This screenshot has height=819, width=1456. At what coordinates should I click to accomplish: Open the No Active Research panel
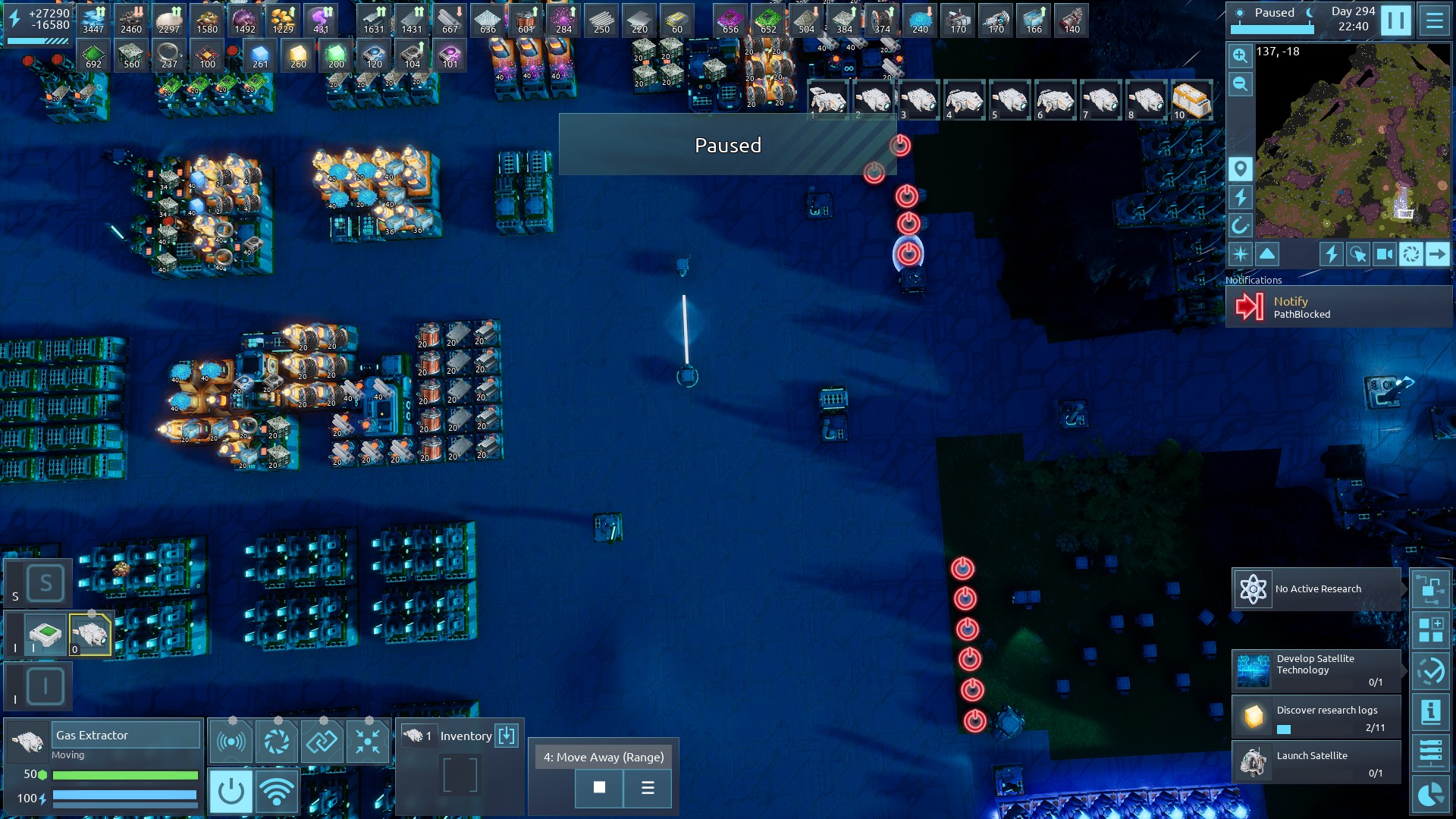coord(1316,589)
